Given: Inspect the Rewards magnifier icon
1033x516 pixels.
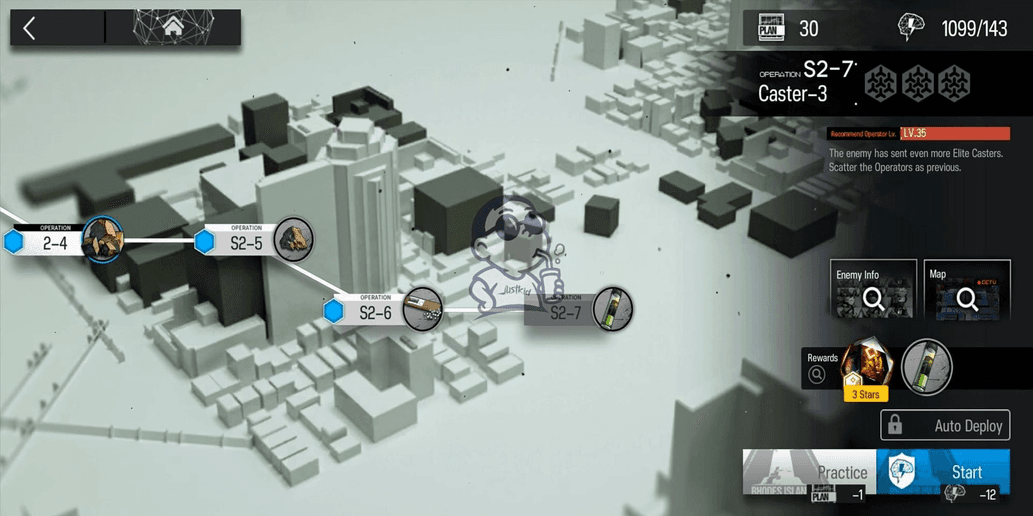Looking at the screenshot, I should point(817,374).
